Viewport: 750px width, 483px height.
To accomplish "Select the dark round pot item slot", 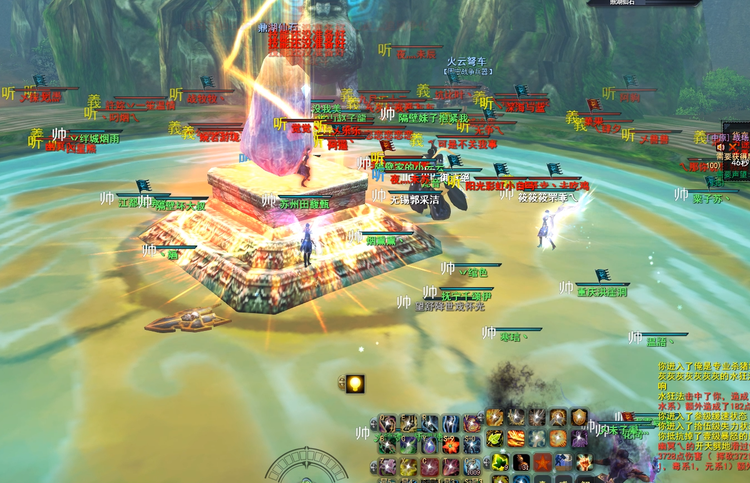I will [521, 463].
